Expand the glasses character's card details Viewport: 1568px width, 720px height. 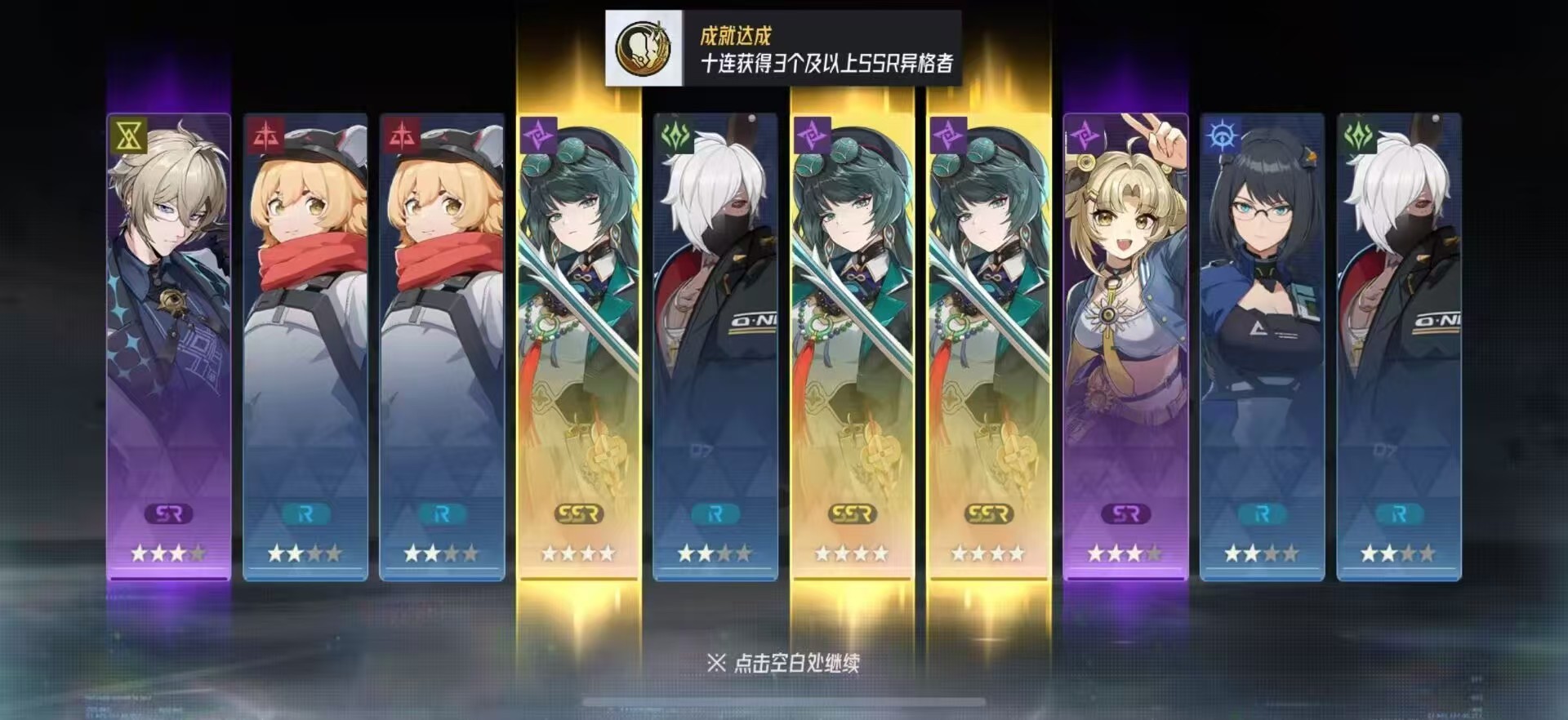(x=1260, y=327)
